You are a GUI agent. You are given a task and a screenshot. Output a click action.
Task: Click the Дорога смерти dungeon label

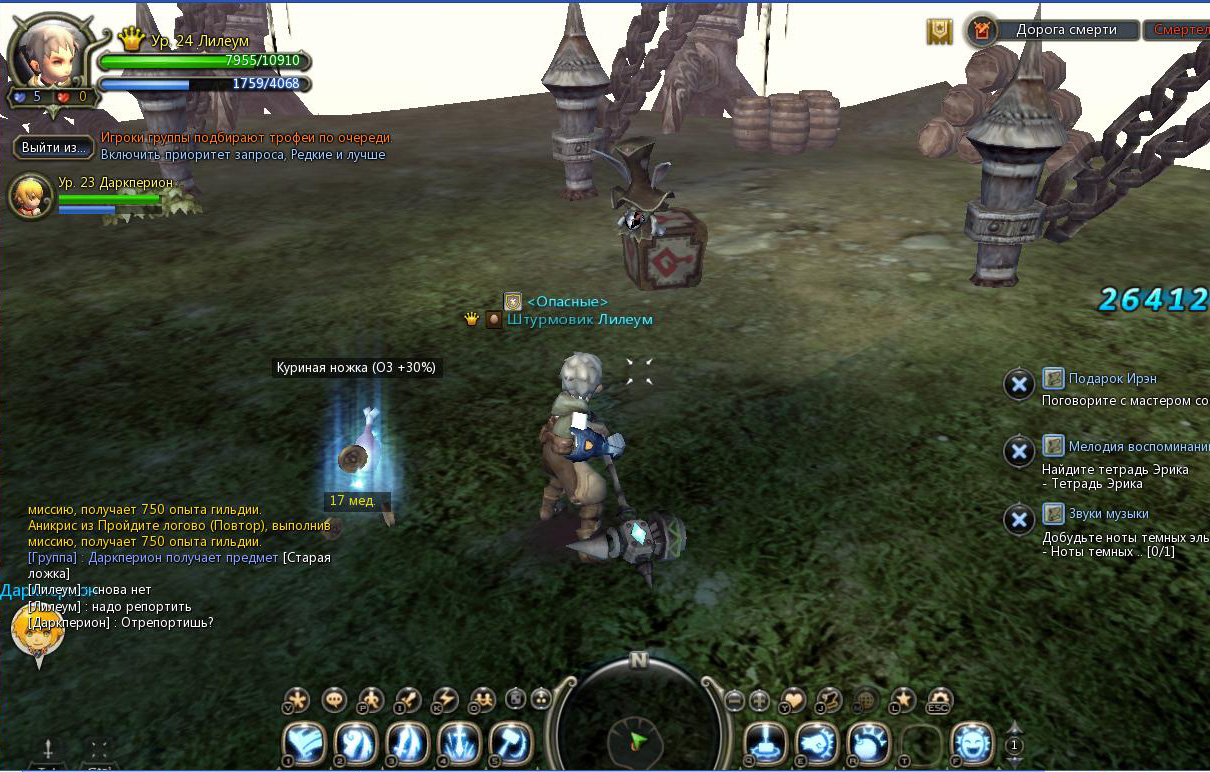[x=1066, y=30]
